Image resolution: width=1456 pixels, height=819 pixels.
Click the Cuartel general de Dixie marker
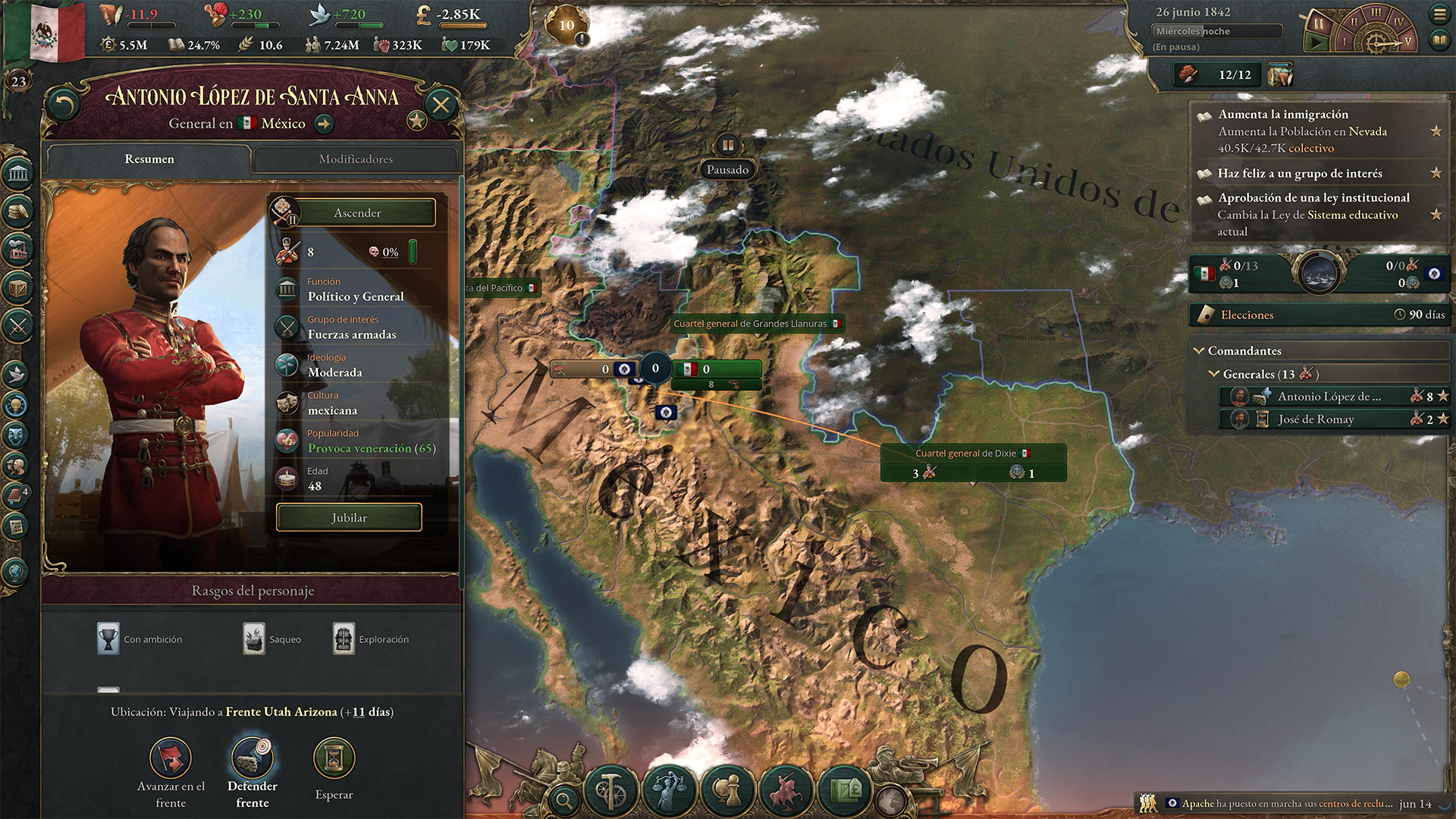(x=972, y=453)
